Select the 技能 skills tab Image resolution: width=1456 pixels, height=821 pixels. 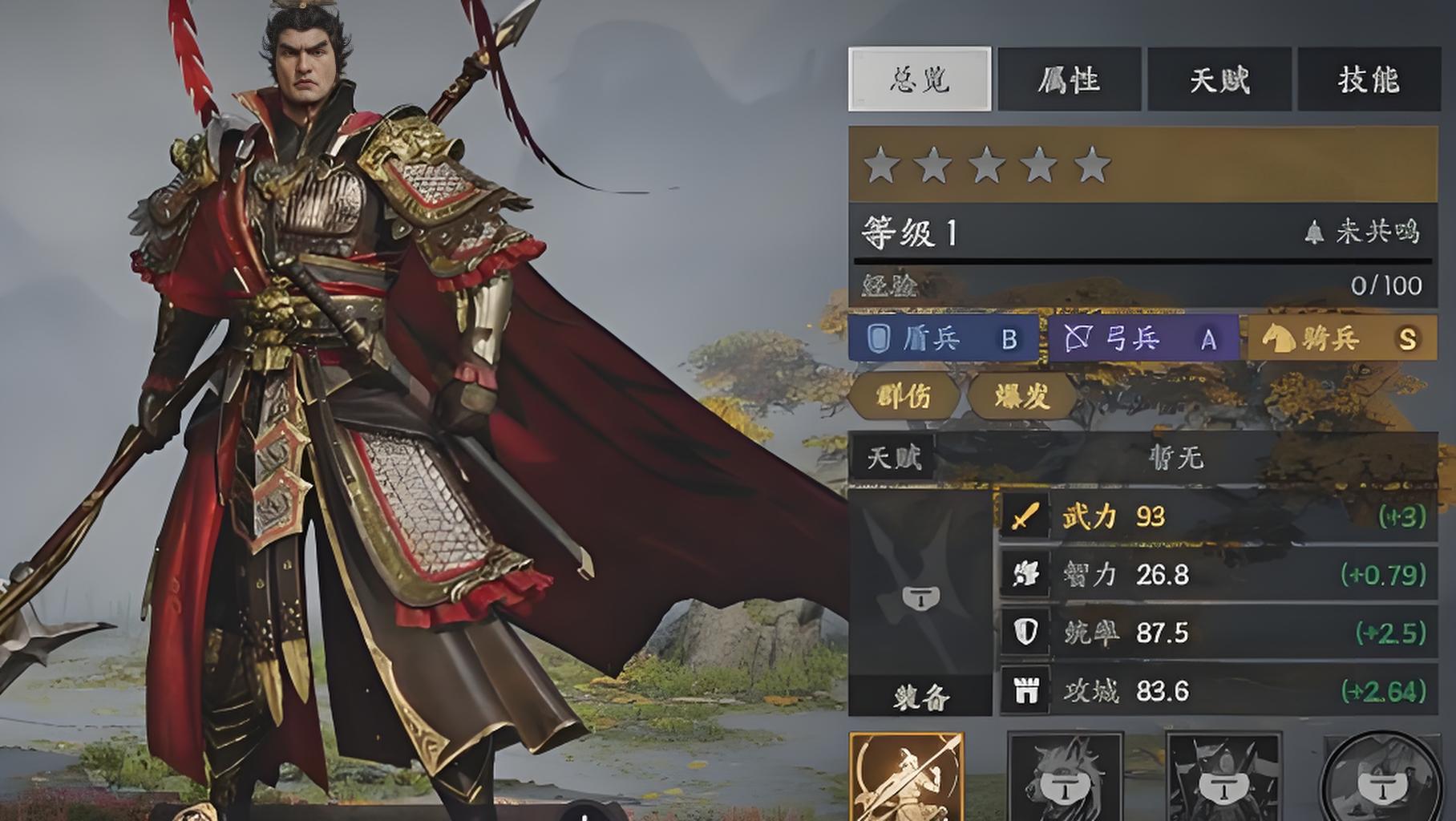pyautogui.click(x=1368, y=79)
